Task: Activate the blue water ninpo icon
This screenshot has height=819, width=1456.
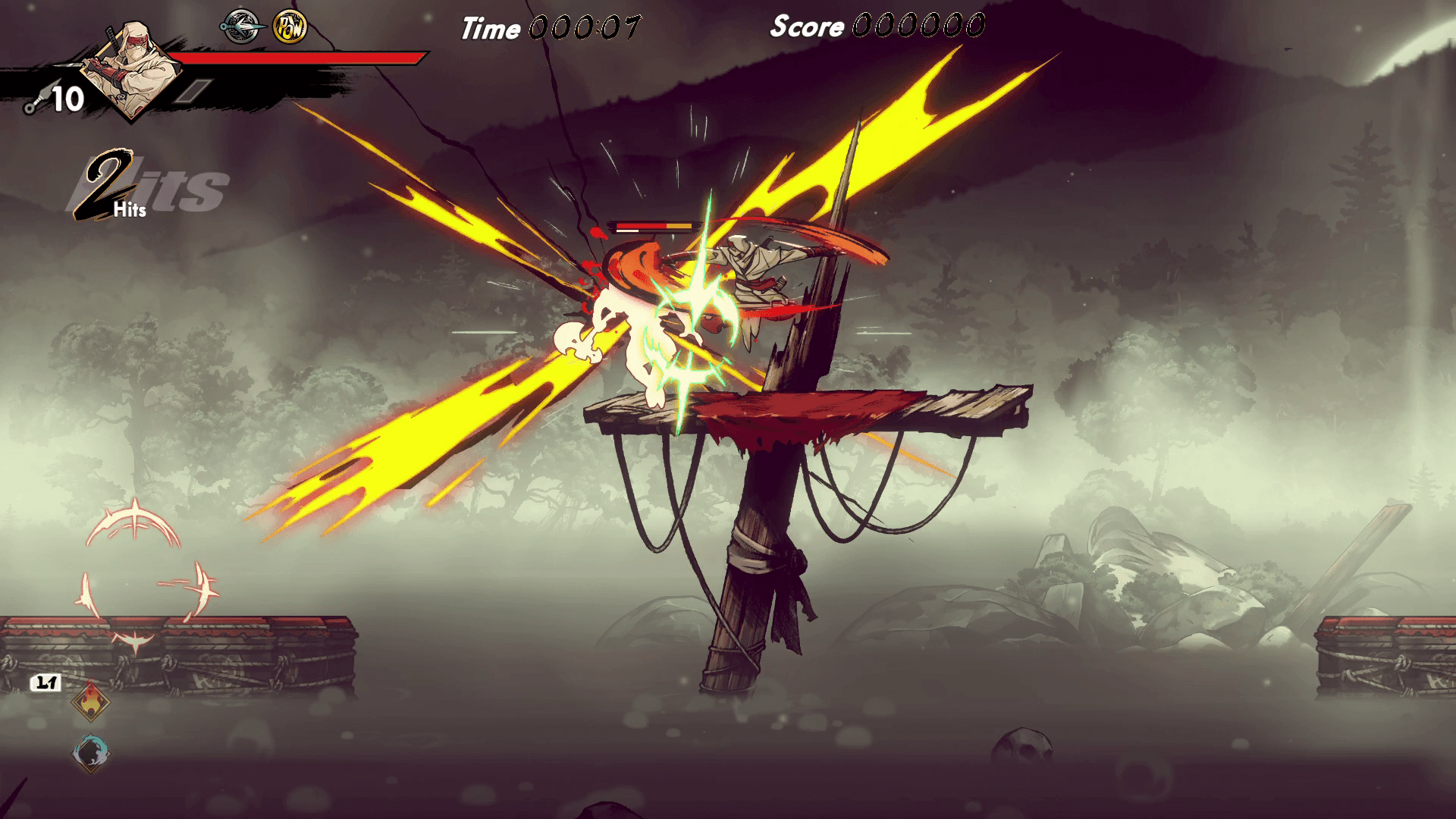Action: [90, 752]
